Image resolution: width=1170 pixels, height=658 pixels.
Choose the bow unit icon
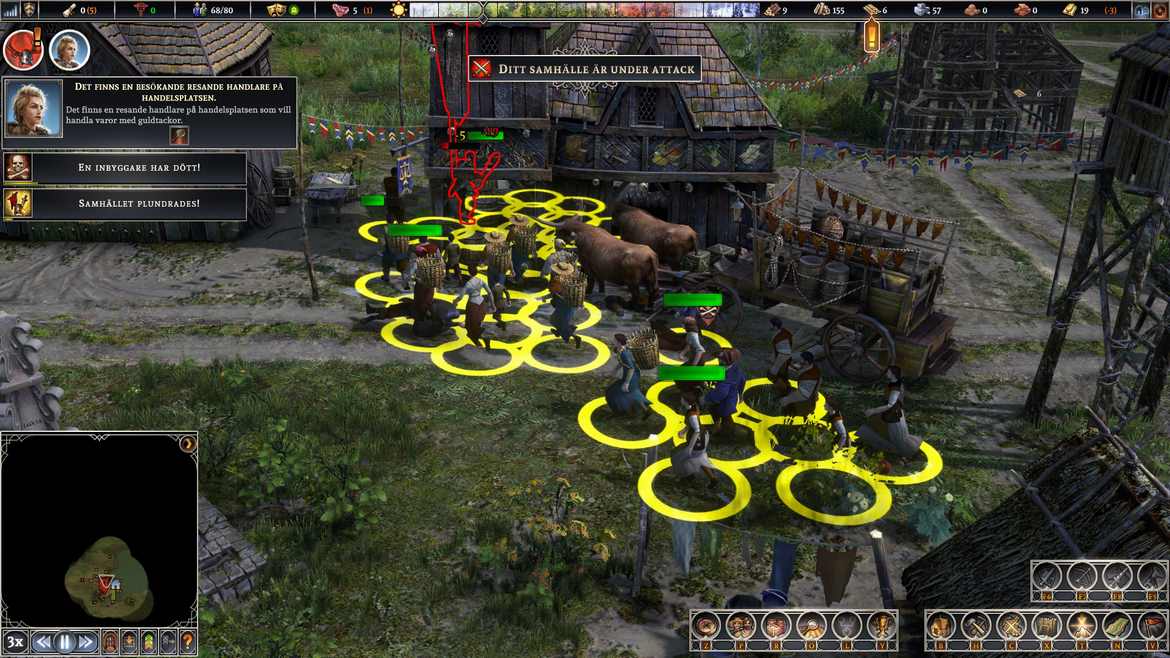coord(1082,576)
